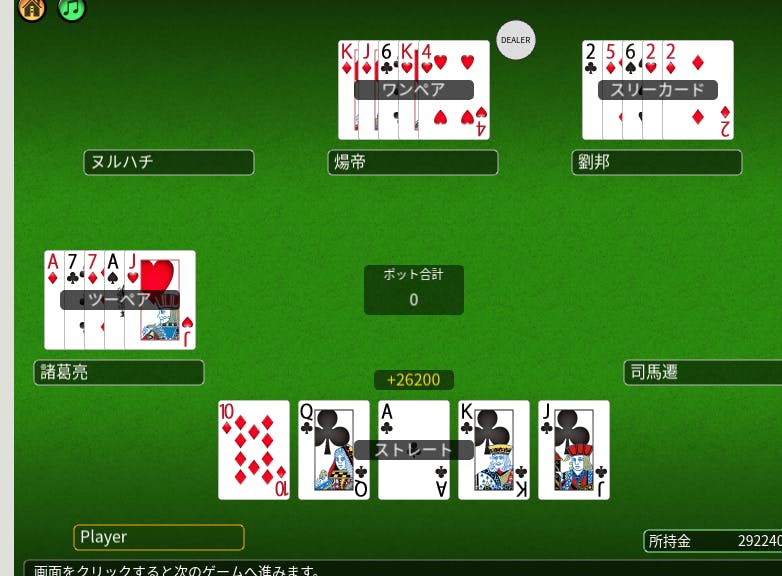This screenshot has width=782, height=576.
Task: Choose the 諸葛亮 name plate
Action: click(119, 373)
